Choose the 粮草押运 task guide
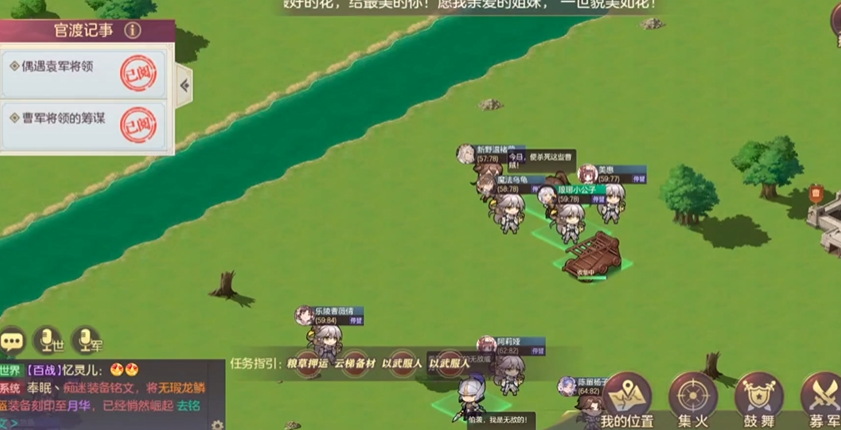 pos(307,364)
